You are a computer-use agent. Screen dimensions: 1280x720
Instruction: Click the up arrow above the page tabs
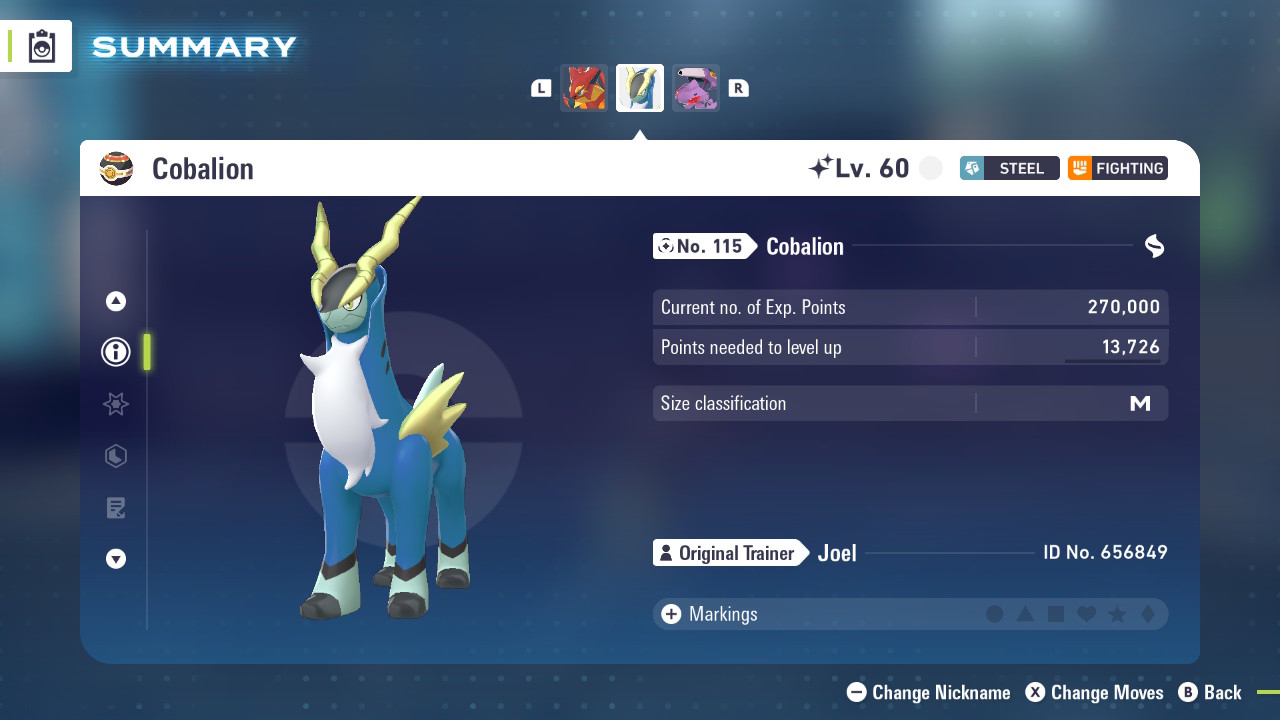pyautogui.click(x=116, y=301)
